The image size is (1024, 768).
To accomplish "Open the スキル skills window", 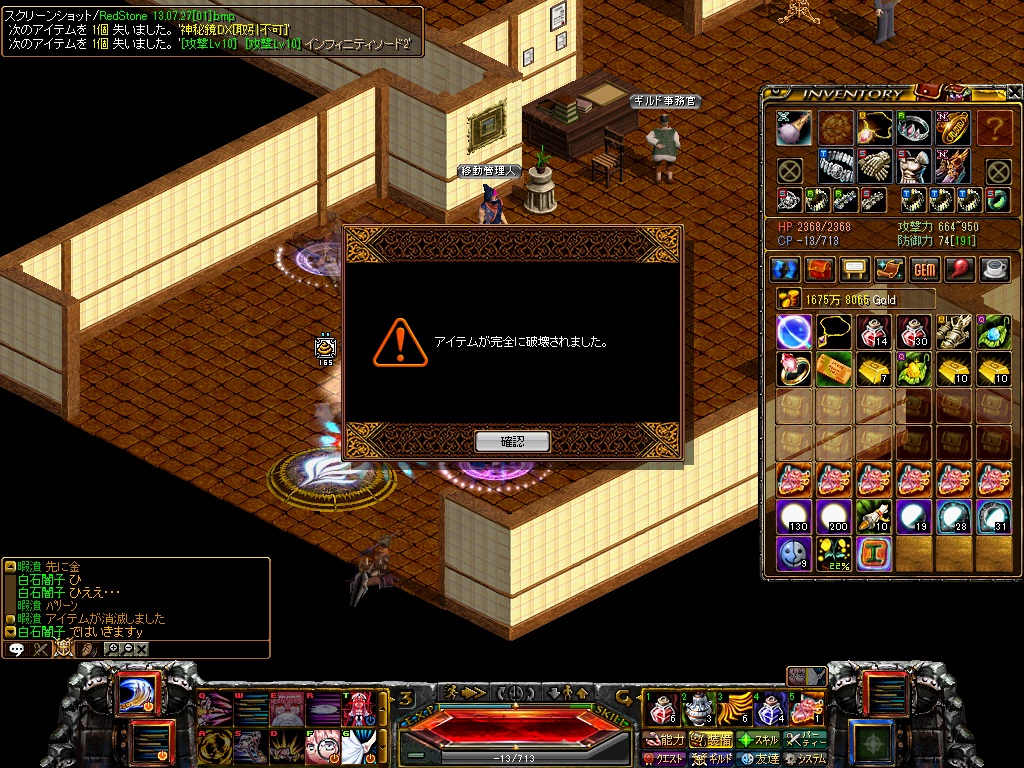I will [759, 740].
